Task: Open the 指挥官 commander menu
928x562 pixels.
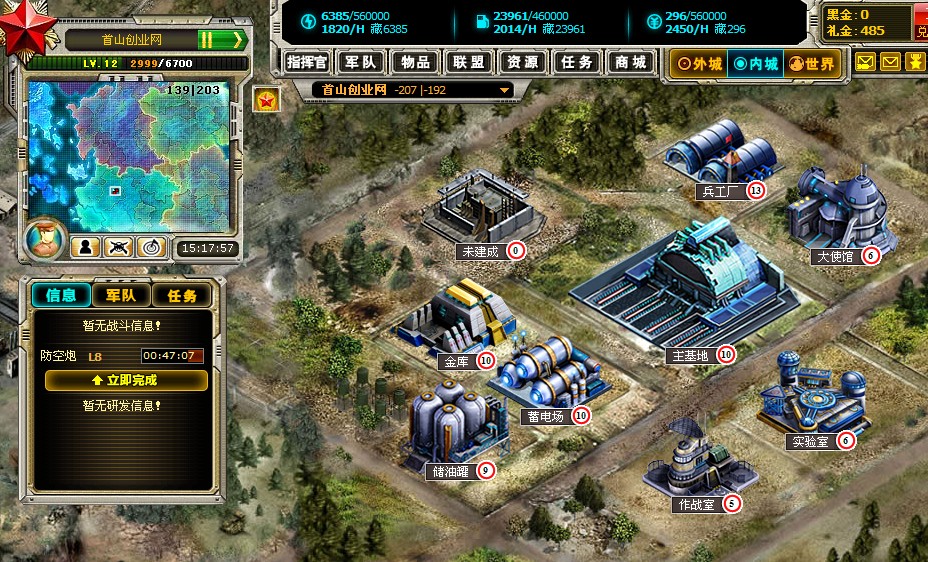Action: pyautogui.click(x=307, y=62)
